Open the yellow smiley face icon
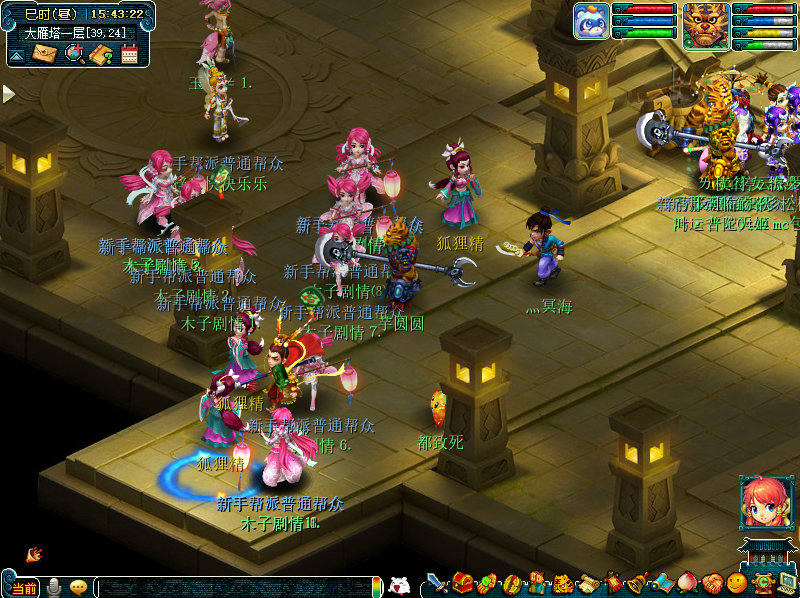 [x=737, y=583]
